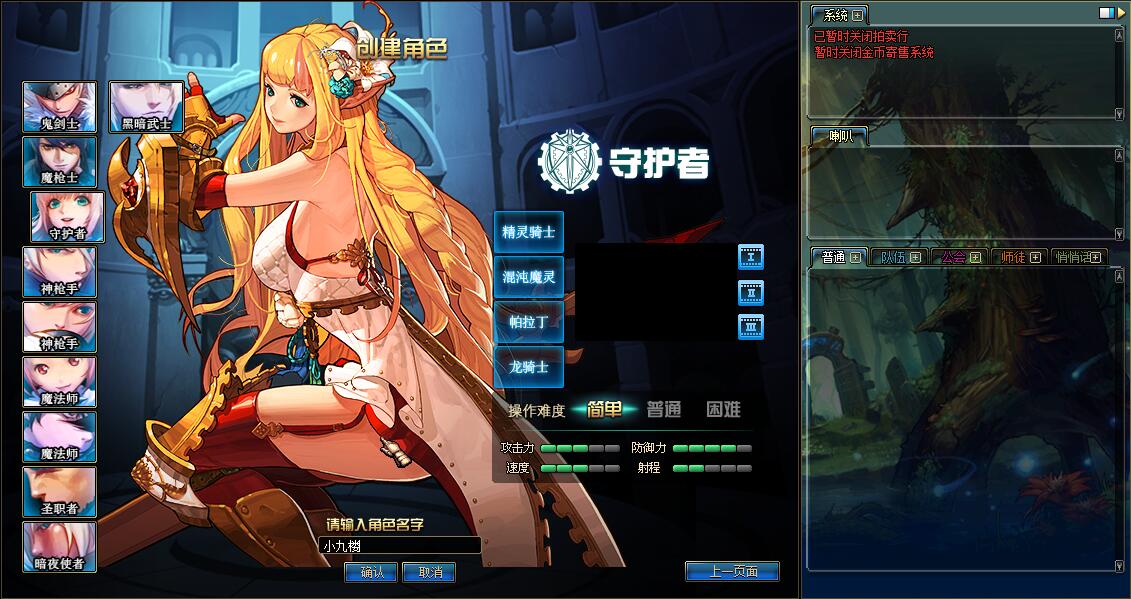Go back with 上一页面 button
Screen dimensions: 1131x599
pos(732,571)
